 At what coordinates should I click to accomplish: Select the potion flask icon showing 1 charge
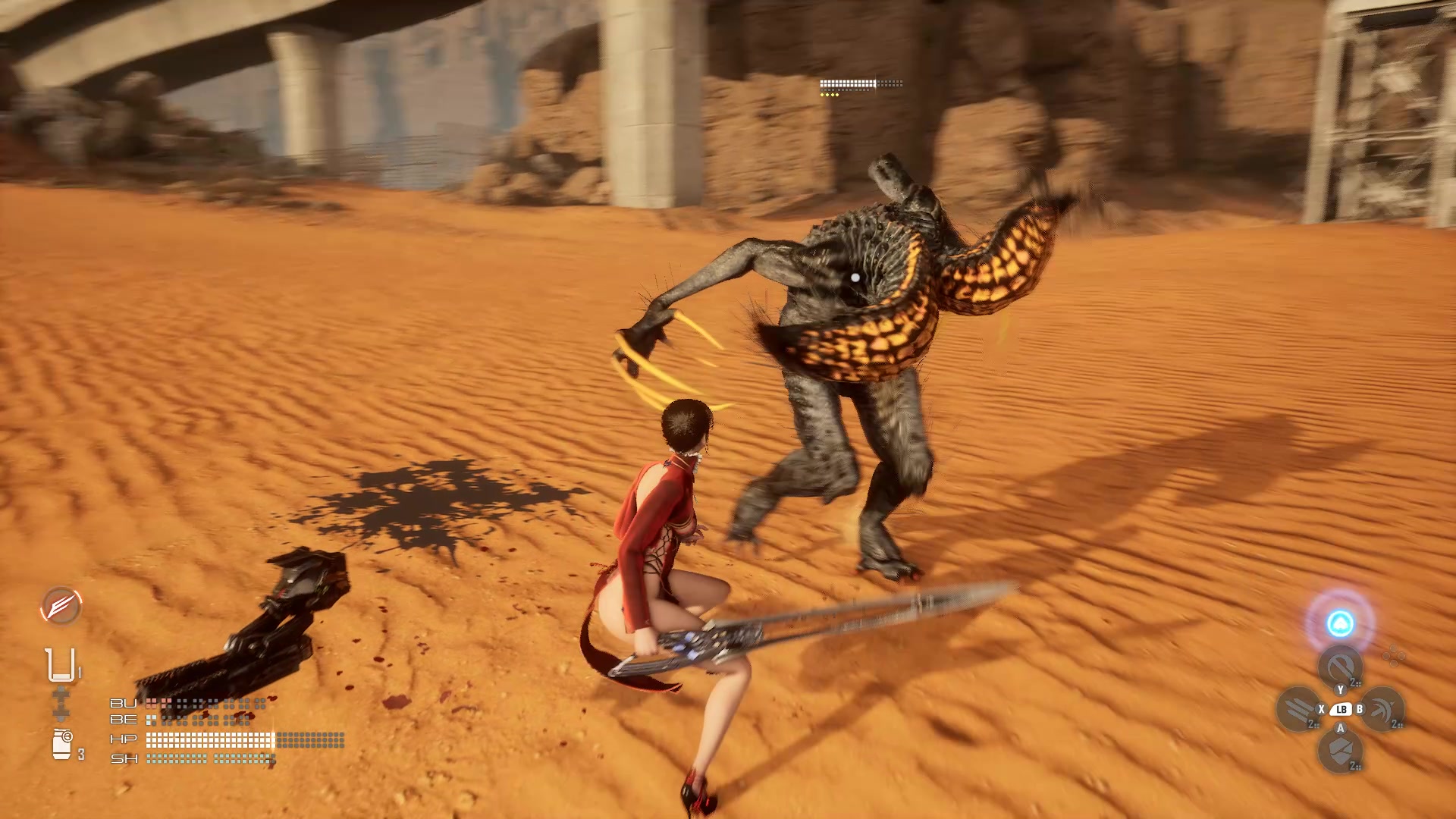point(60,664)
